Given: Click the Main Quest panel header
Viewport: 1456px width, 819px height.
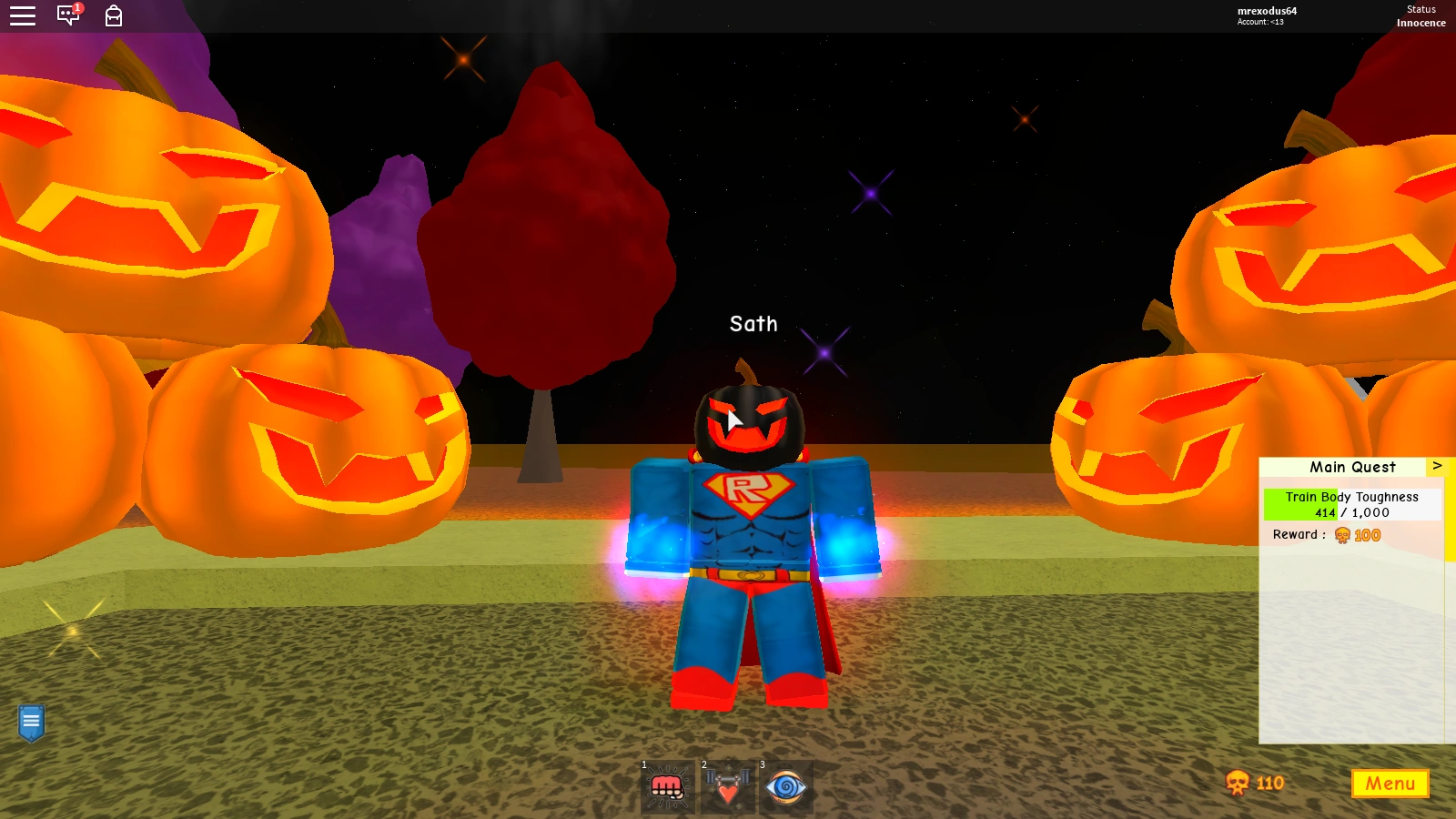Looking at the screenshot, I should (x=1352, y=467).
